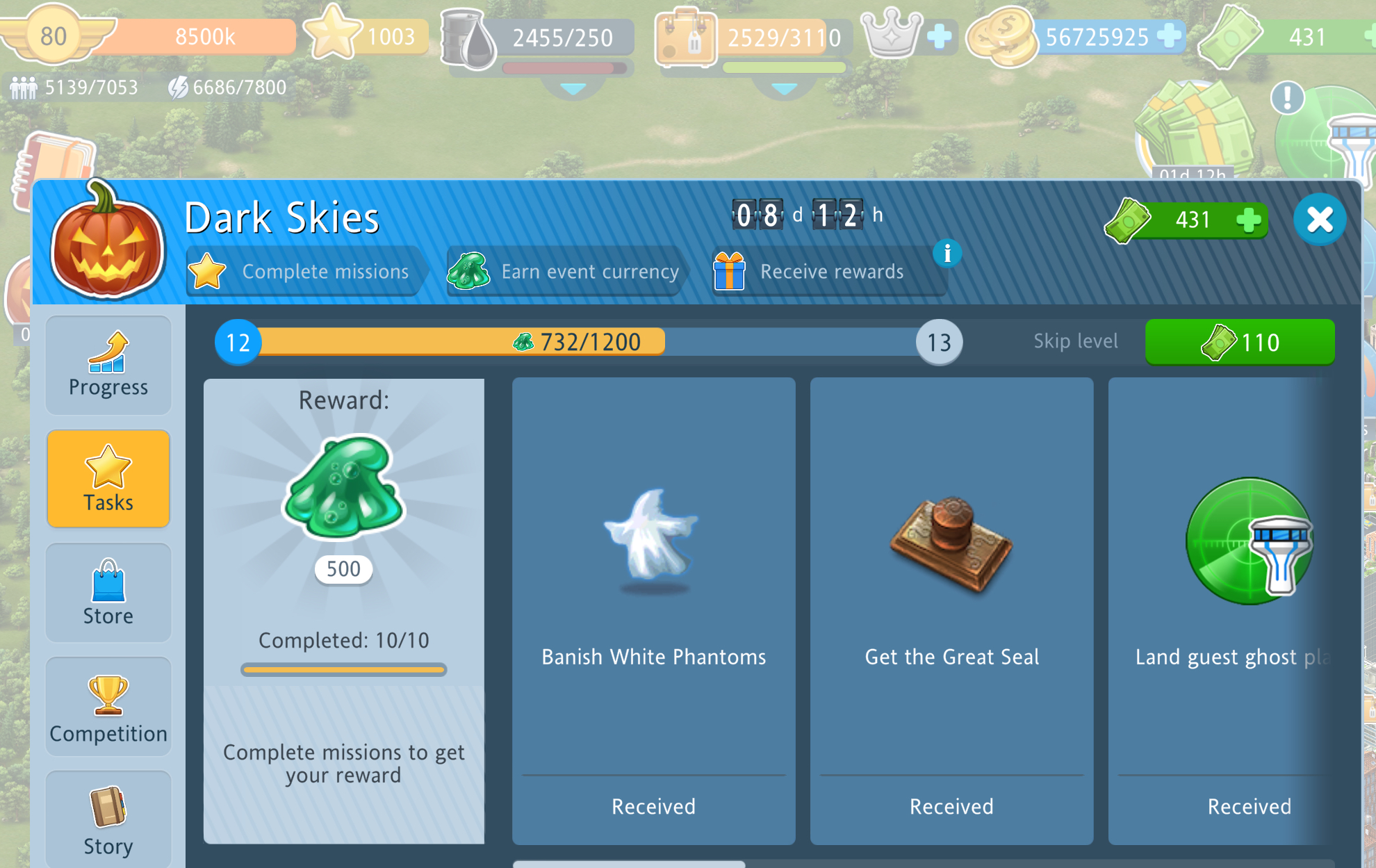
Task: Buy more coins with the plus button
Action: 1170,36
